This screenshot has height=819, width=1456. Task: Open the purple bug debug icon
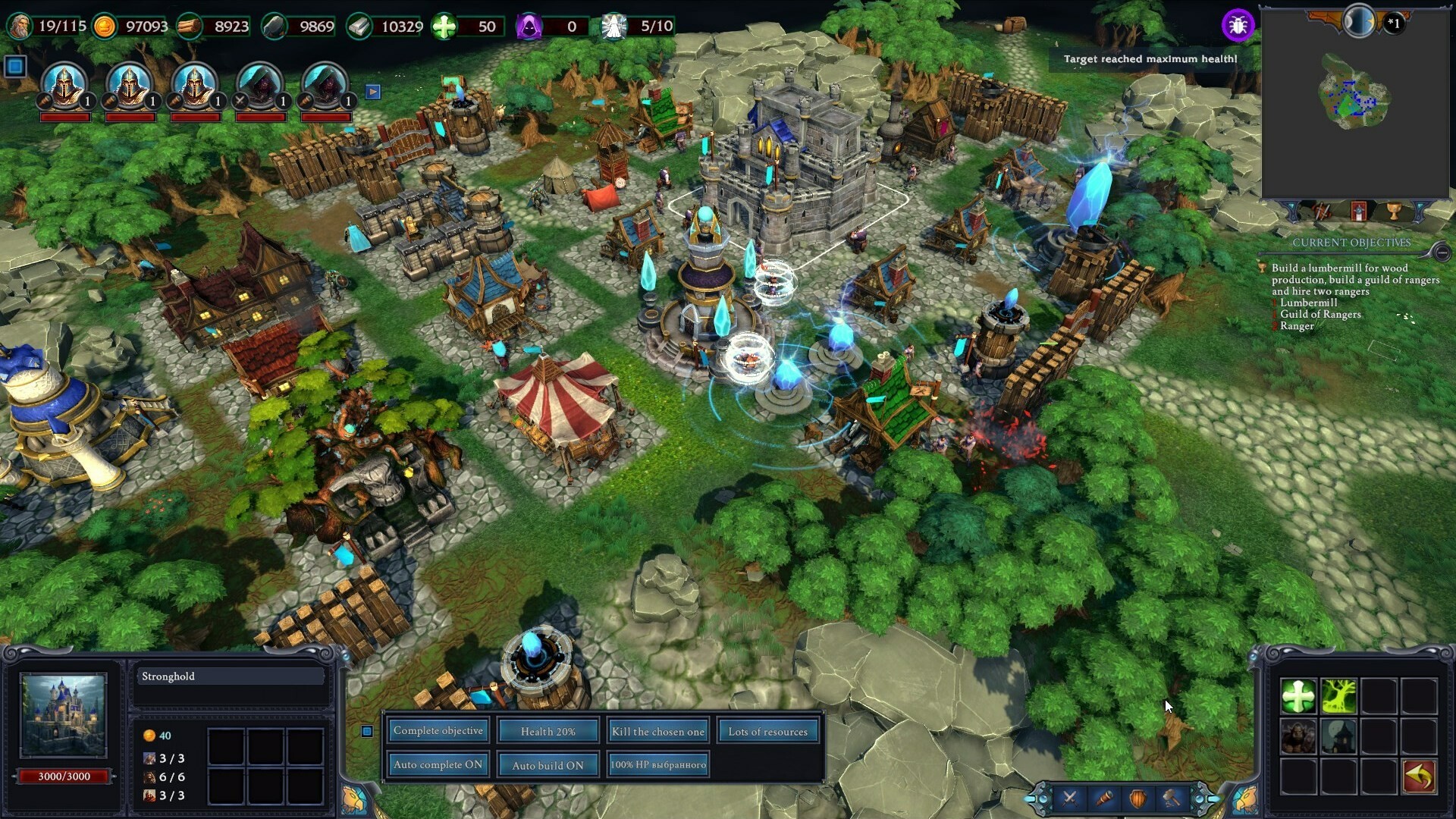(1238, 26)
